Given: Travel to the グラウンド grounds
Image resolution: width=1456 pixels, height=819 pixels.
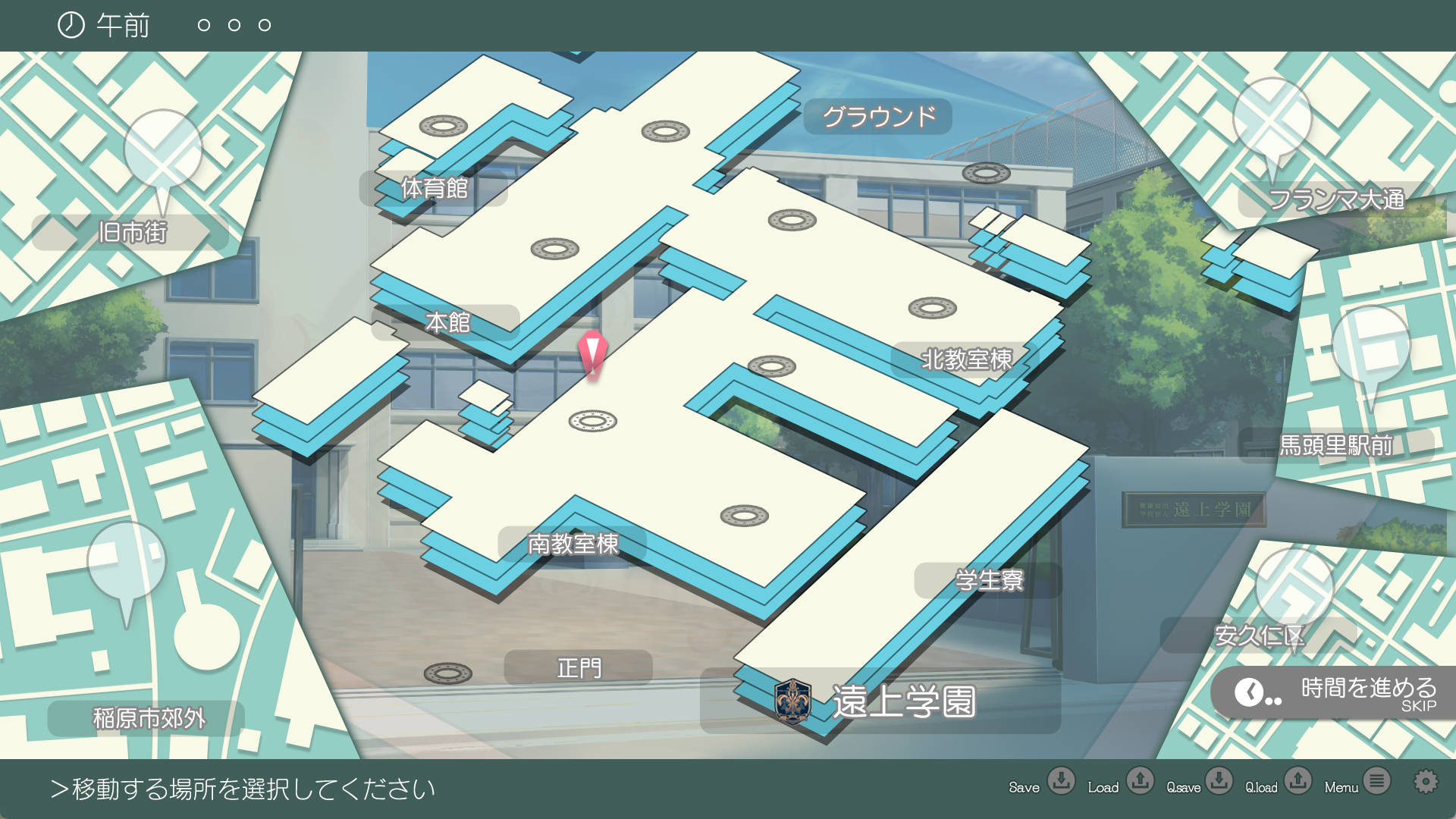Looking at the screenshot, I should point(880,118).
